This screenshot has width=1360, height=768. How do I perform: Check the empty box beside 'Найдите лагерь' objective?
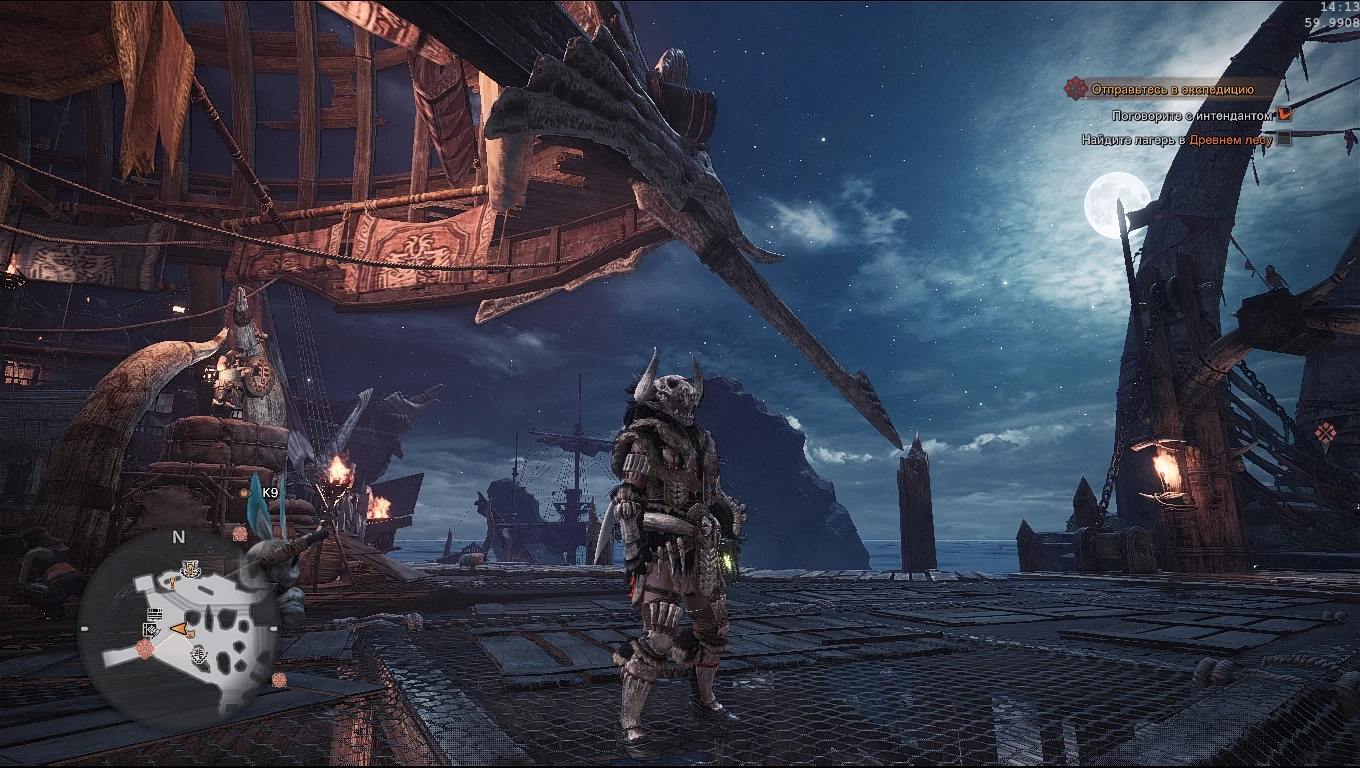(1284, 139)
